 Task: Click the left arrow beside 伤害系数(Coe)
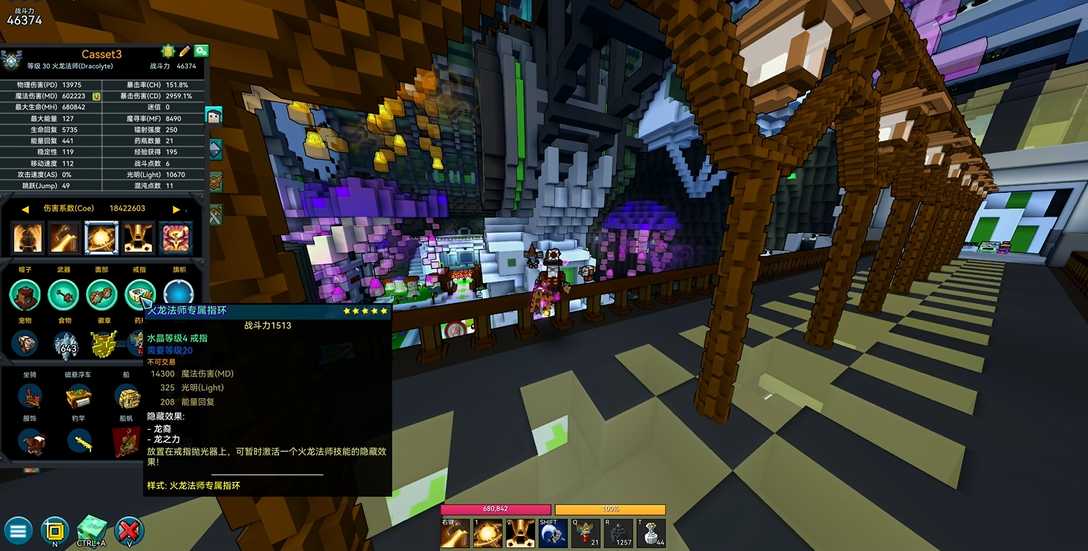pyautogui.click(x=24, y=209)
